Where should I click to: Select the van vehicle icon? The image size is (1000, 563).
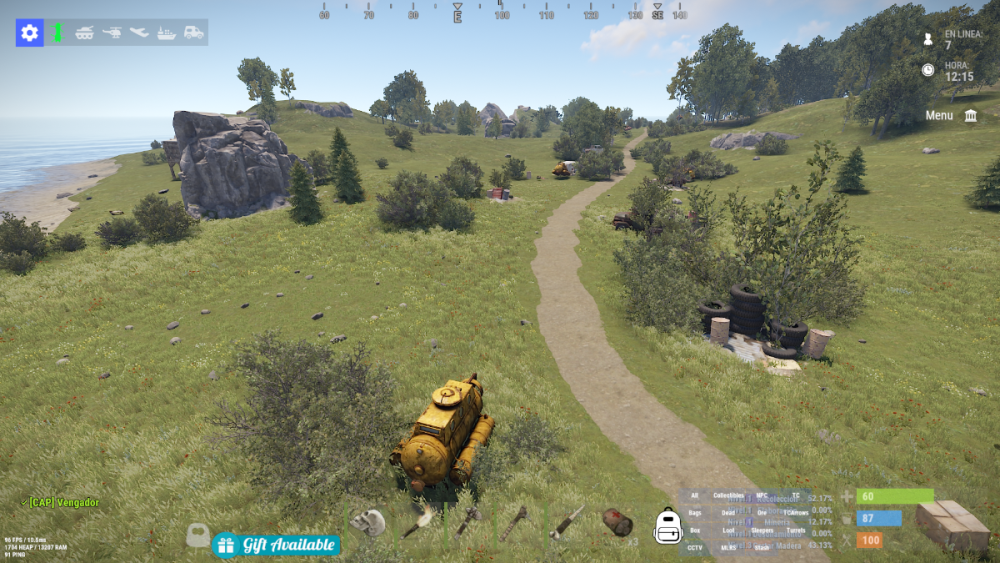pyautogui.click(x=193, y=33)
